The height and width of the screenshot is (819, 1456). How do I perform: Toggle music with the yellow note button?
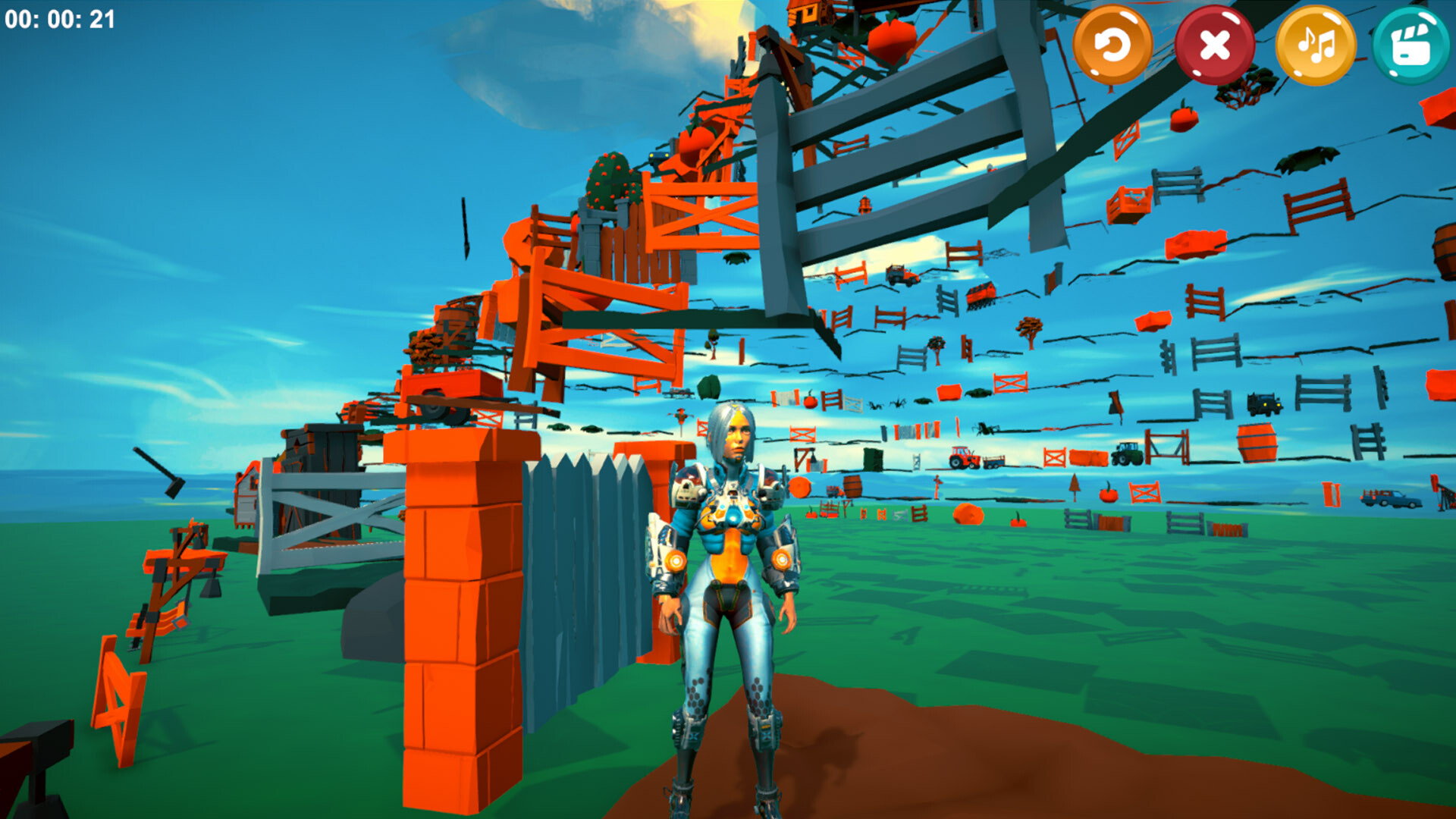(x=1316, y=46)
